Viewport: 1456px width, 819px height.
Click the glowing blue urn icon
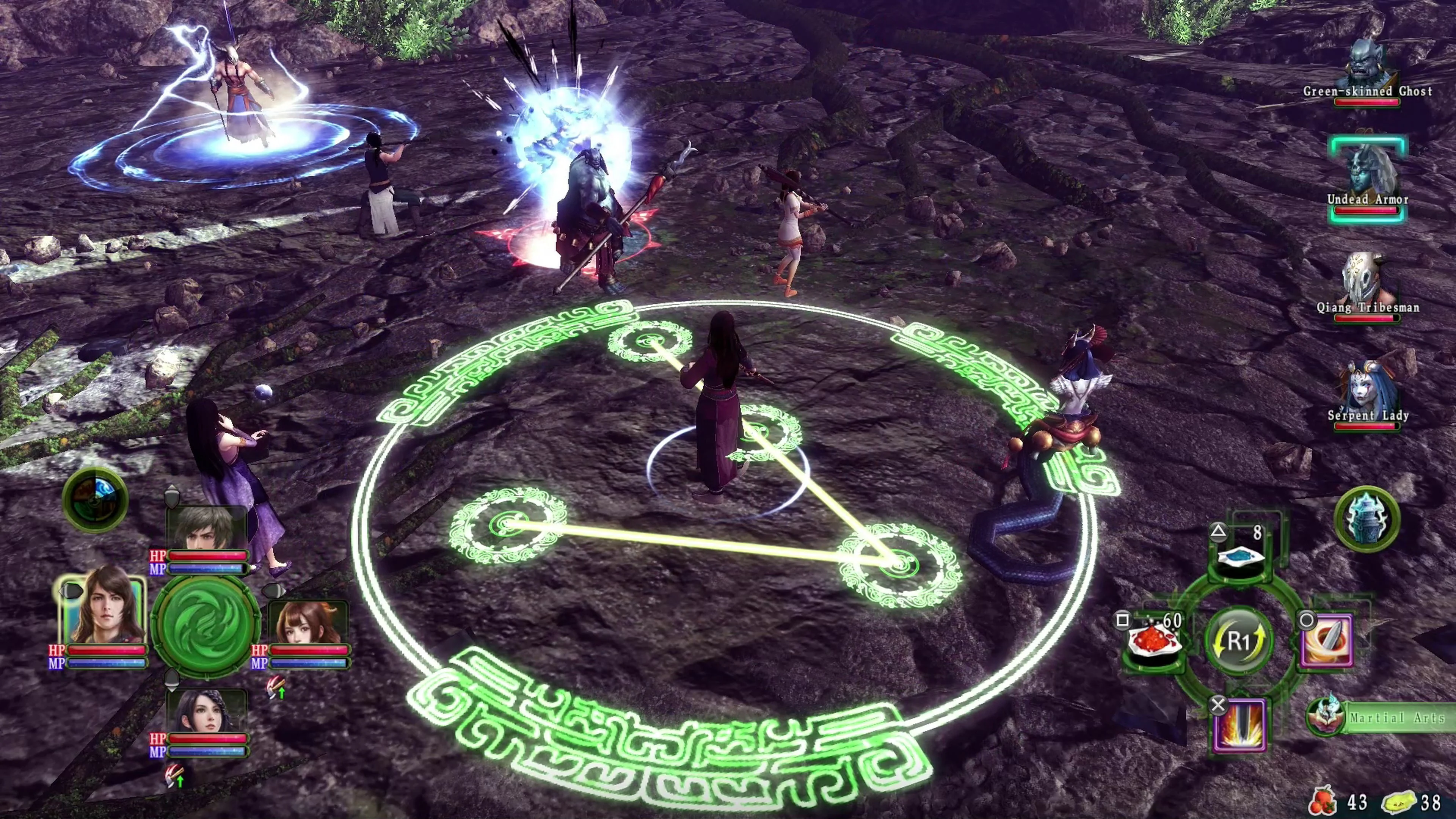click(x=1367, y=518)
